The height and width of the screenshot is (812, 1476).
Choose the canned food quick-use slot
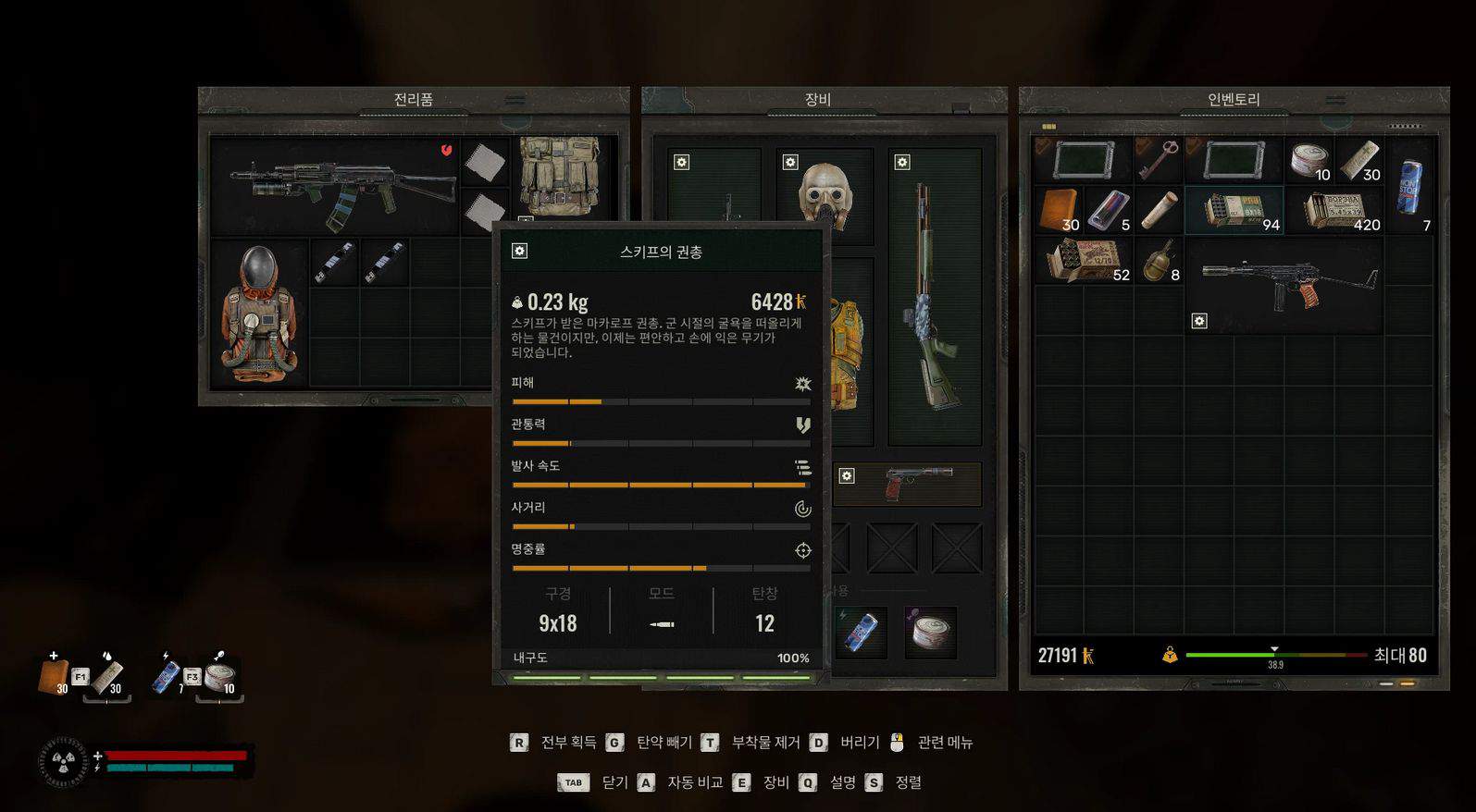pos(930,632)
